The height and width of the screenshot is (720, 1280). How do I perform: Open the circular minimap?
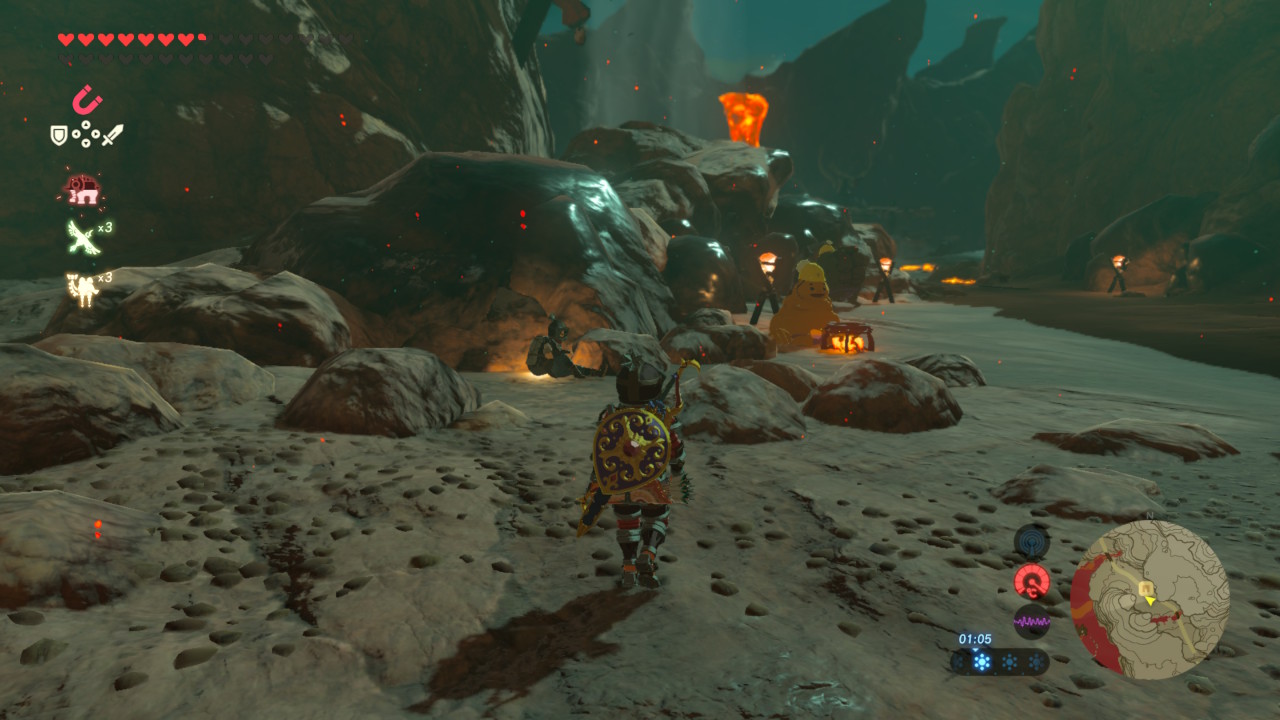tap(1149, 599)
